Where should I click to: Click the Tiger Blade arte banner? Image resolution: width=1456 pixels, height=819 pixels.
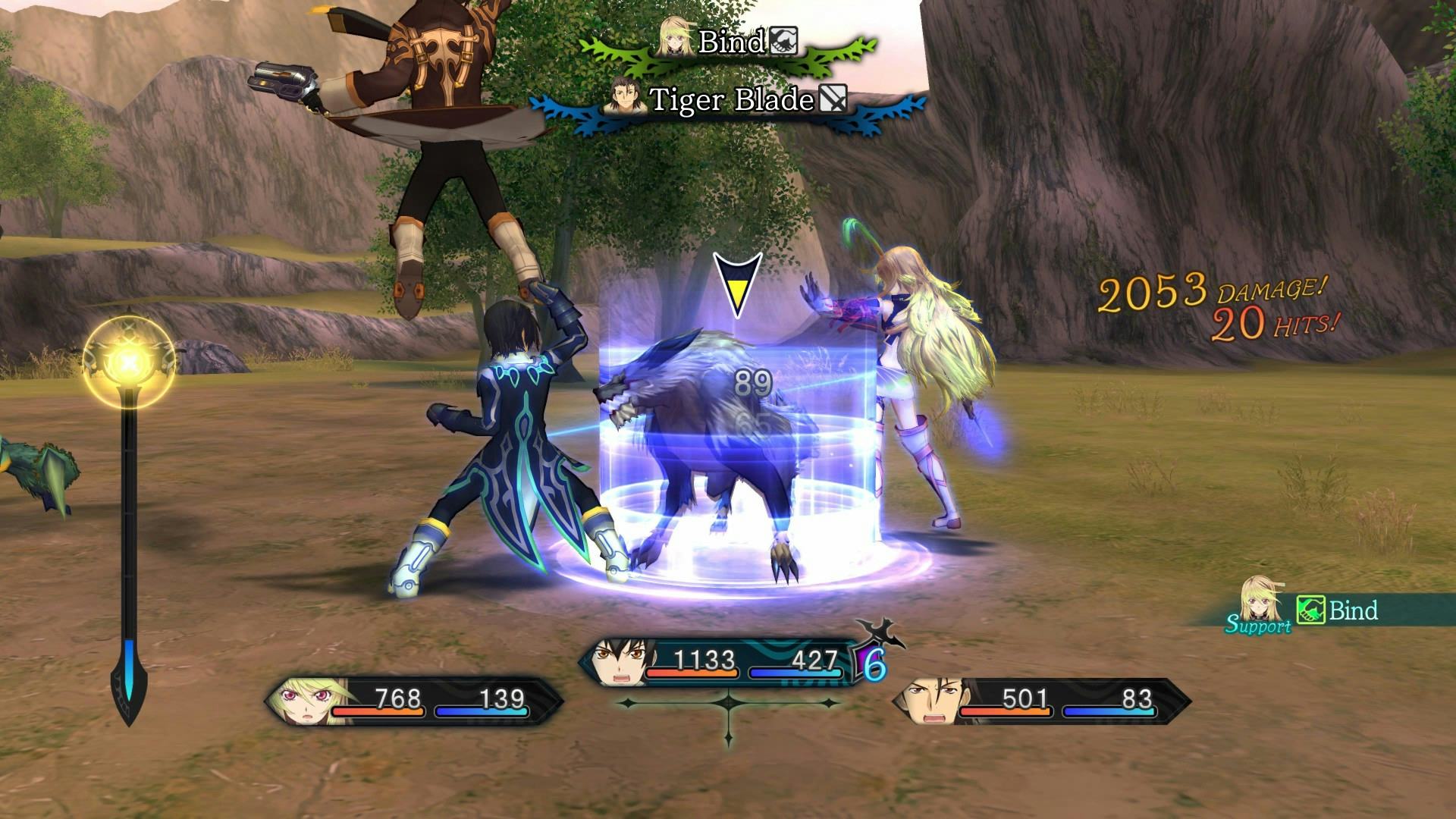(x=729, y=101)
